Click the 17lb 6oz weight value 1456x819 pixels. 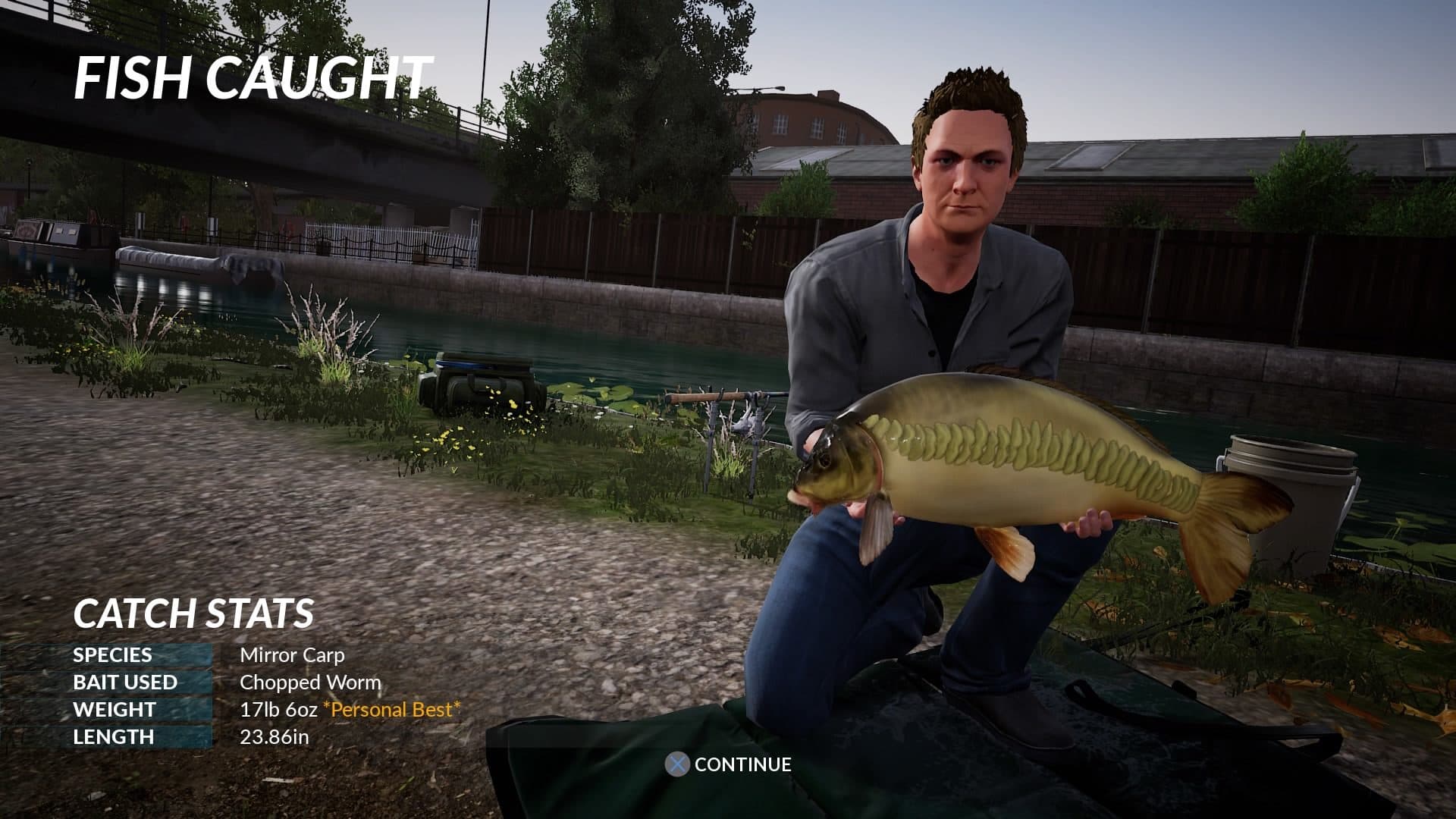(x=278, y=710)
